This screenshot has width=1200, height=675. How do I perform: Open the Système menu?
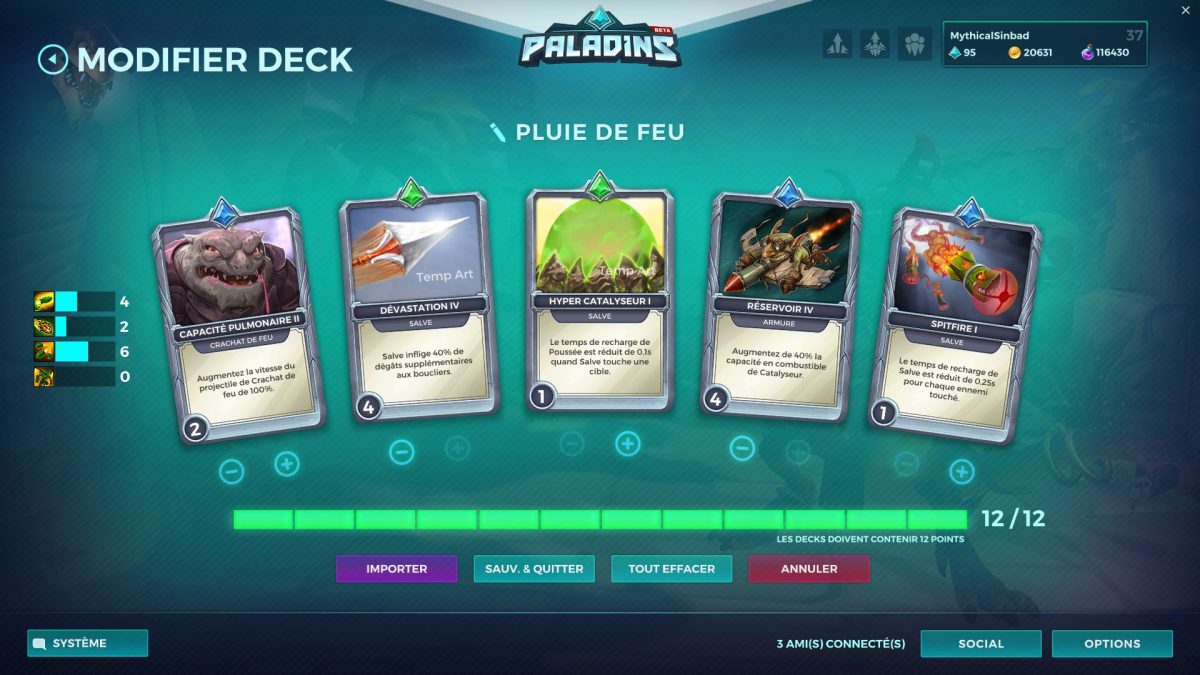[x=87, y=643]
